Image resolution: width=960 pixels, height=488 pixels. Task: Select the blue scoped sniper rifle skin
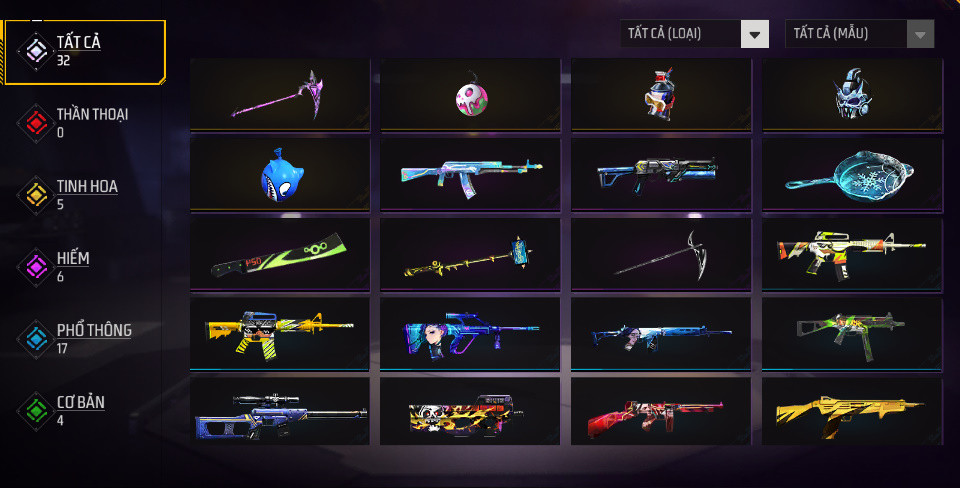(x=279, y=411)
